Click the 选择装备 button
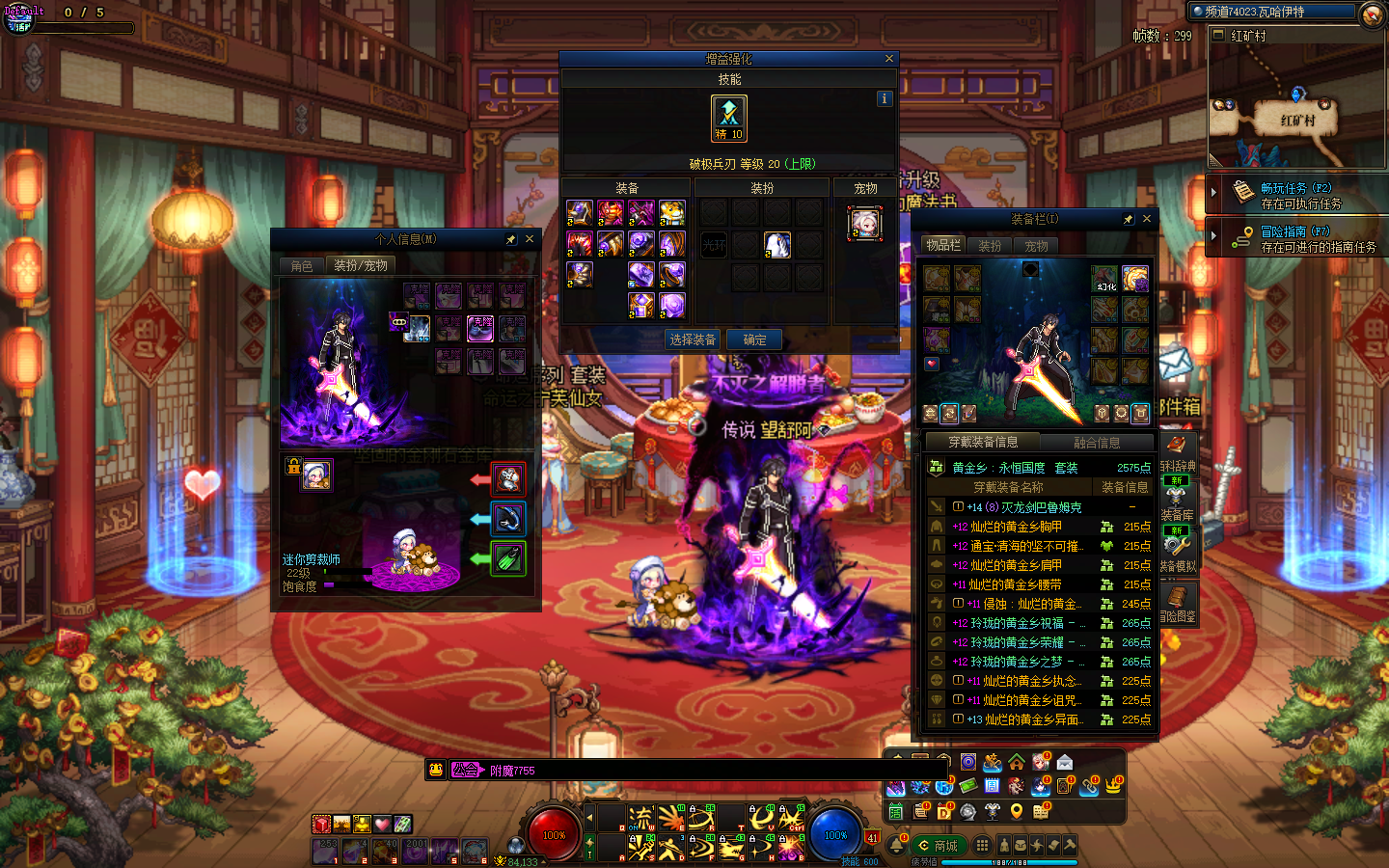This screenshot has width=1389, height=868. click(693, 339)
